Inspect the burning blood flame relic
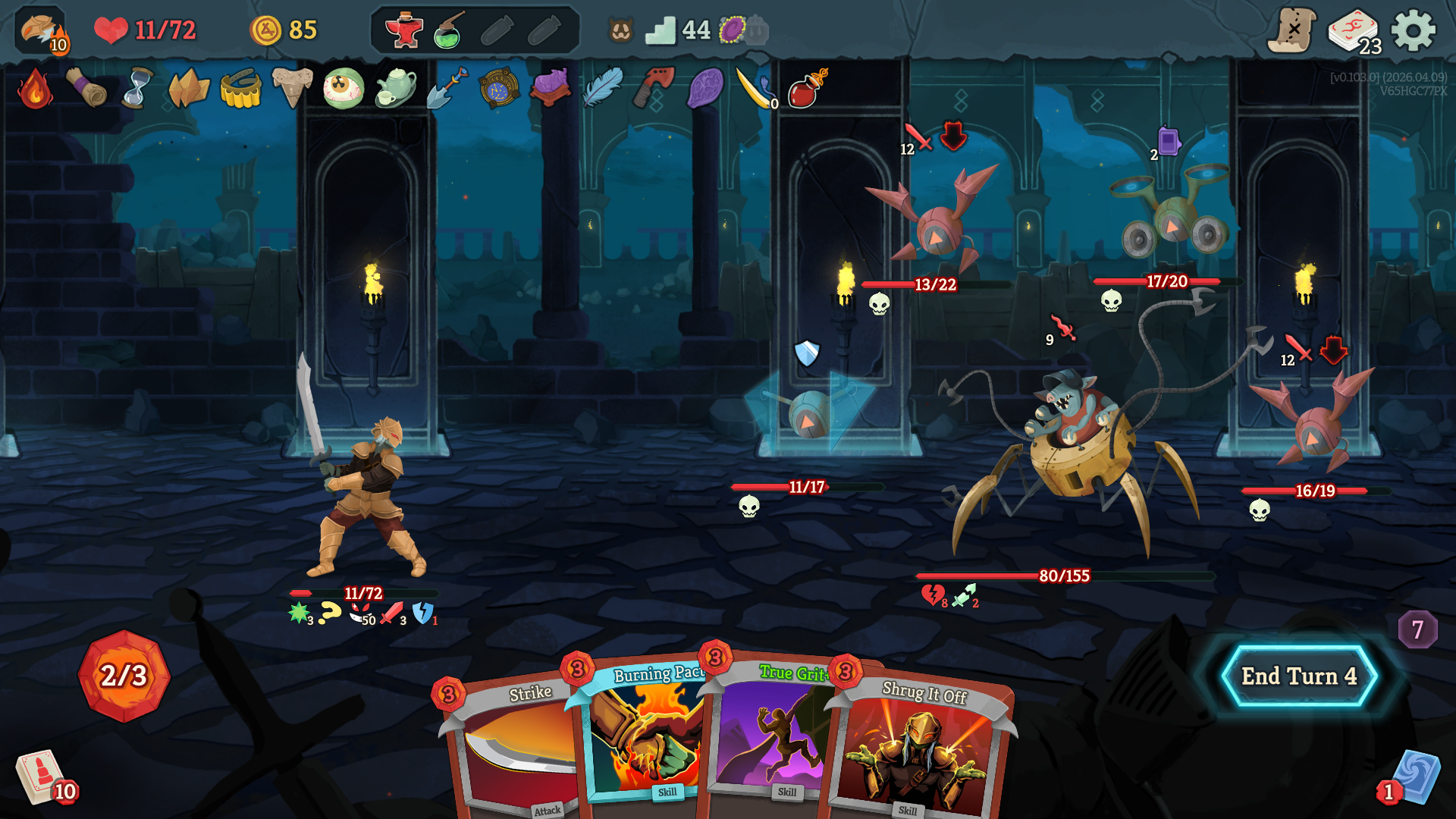1456x819 pixels. pyautogui.click(x=35, y=89)
